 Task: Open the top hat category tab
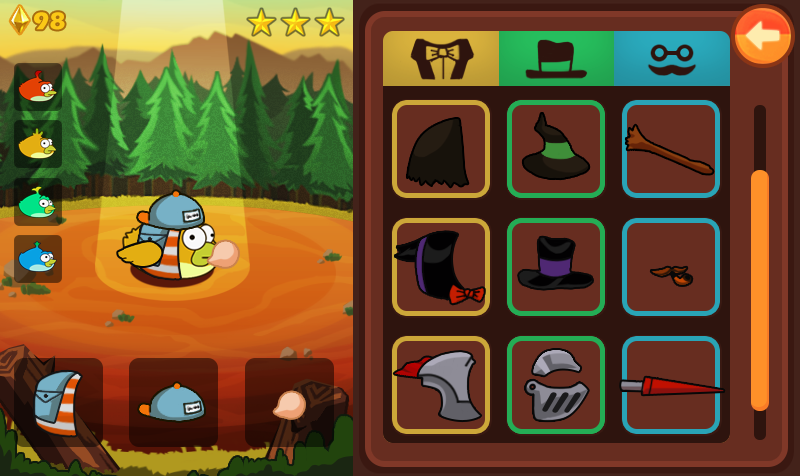click(x=556, y=58)
